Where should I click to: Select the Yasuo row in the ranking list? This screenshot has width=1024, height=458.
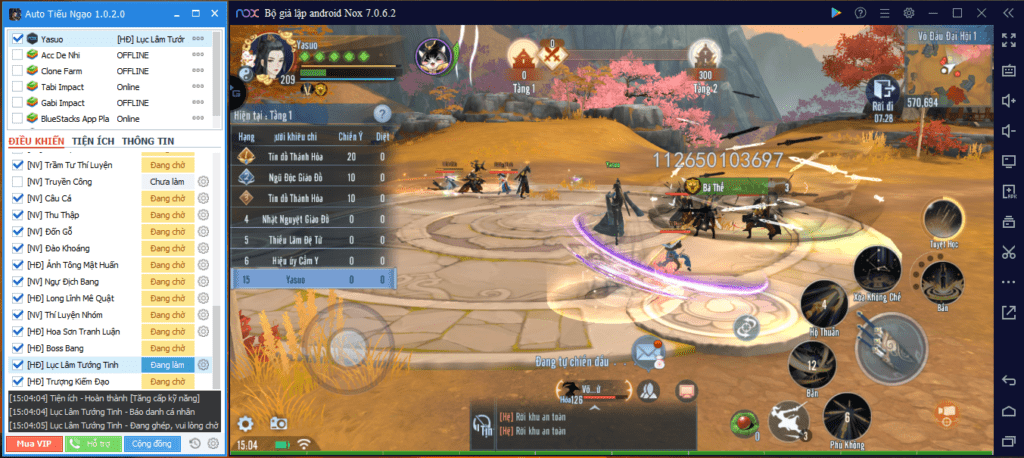point(311,280)
